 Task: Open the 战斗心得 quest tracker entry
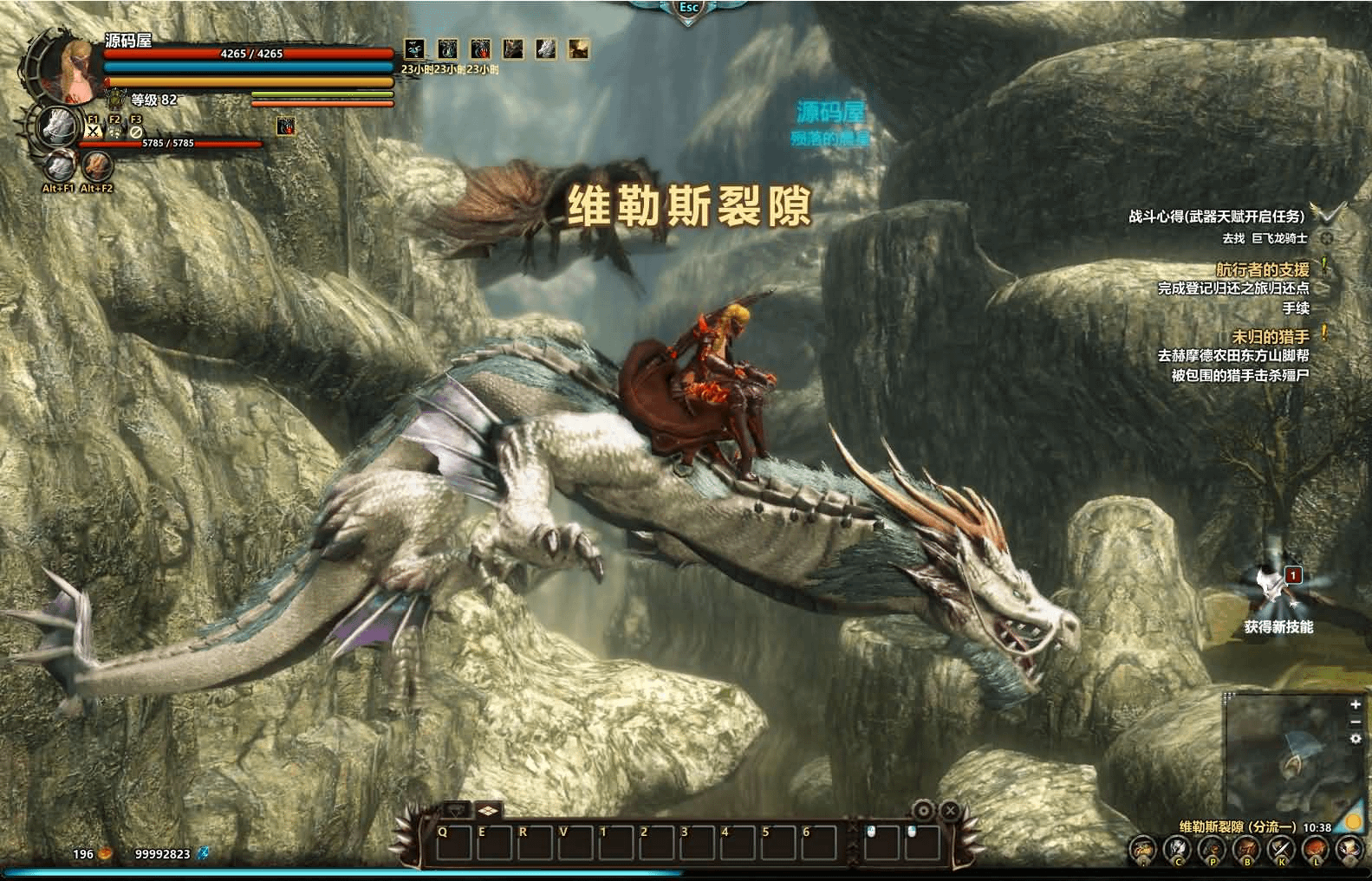click(x=1215, y=217)
